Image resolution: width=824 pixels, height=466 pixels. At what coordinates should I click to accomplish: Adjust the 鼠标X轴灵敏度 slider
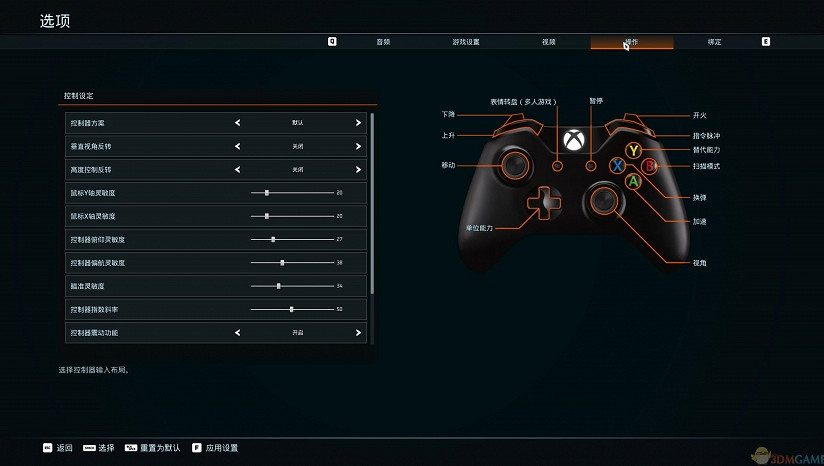tap(267, 216)
